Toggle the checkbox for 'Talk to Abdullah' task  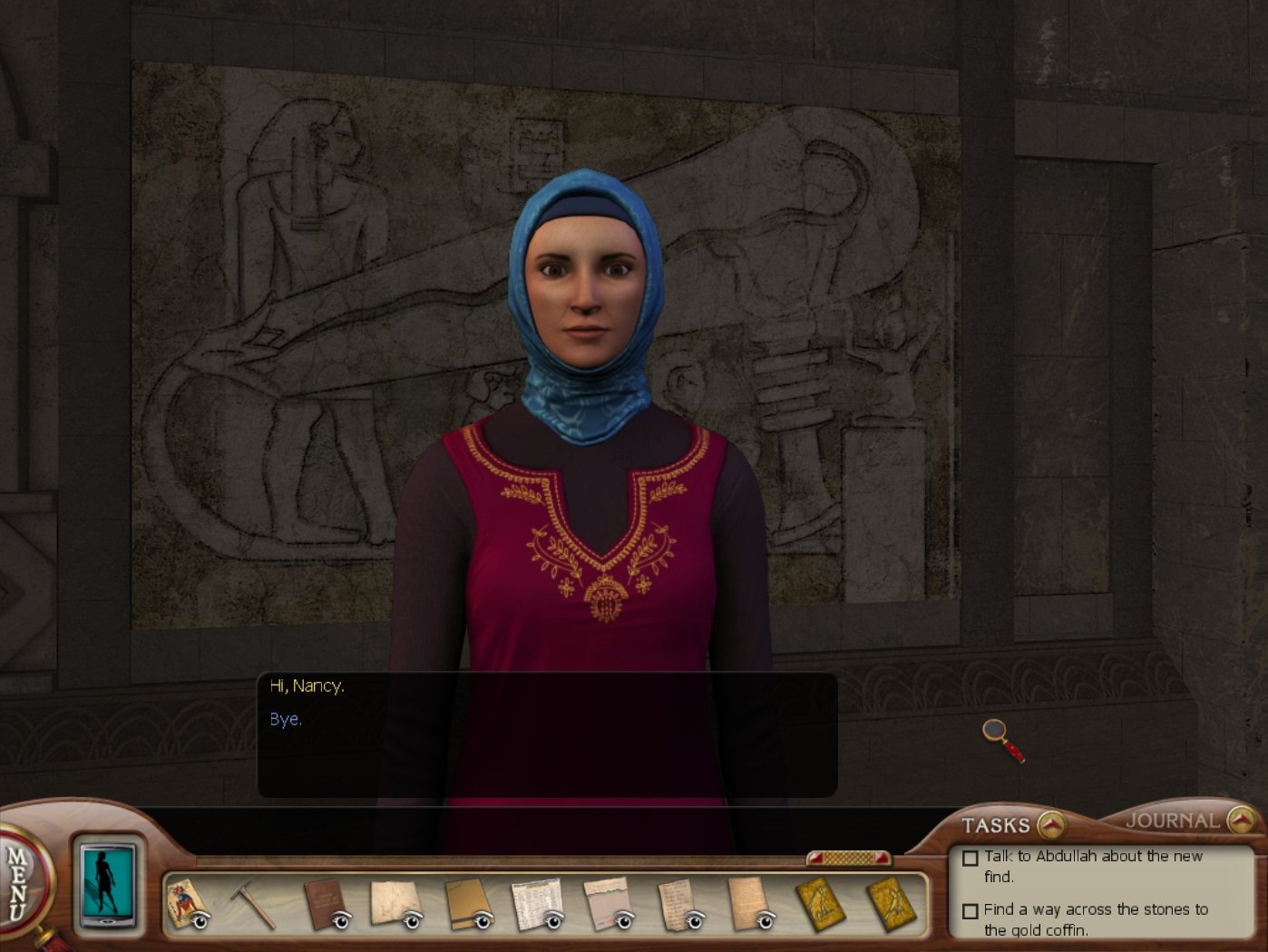click(x=970, y=858)
